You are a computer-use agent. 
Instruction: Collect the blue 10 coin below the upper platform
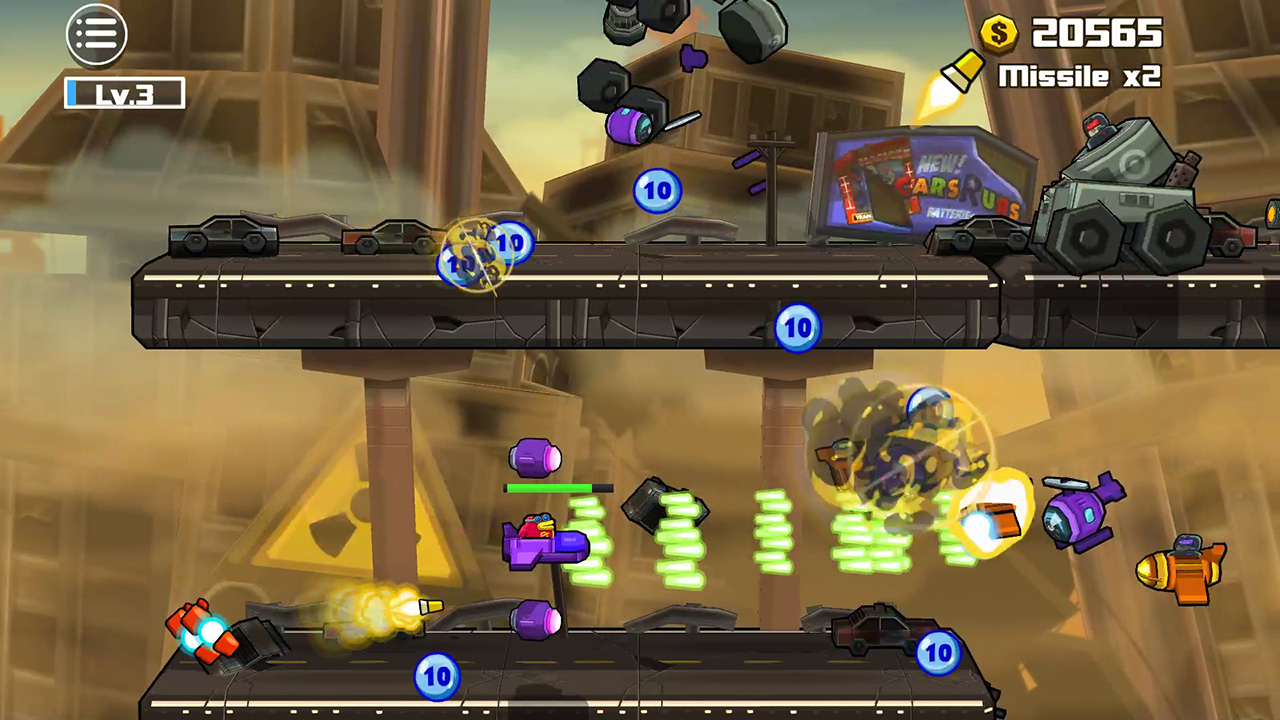(797, 328)
